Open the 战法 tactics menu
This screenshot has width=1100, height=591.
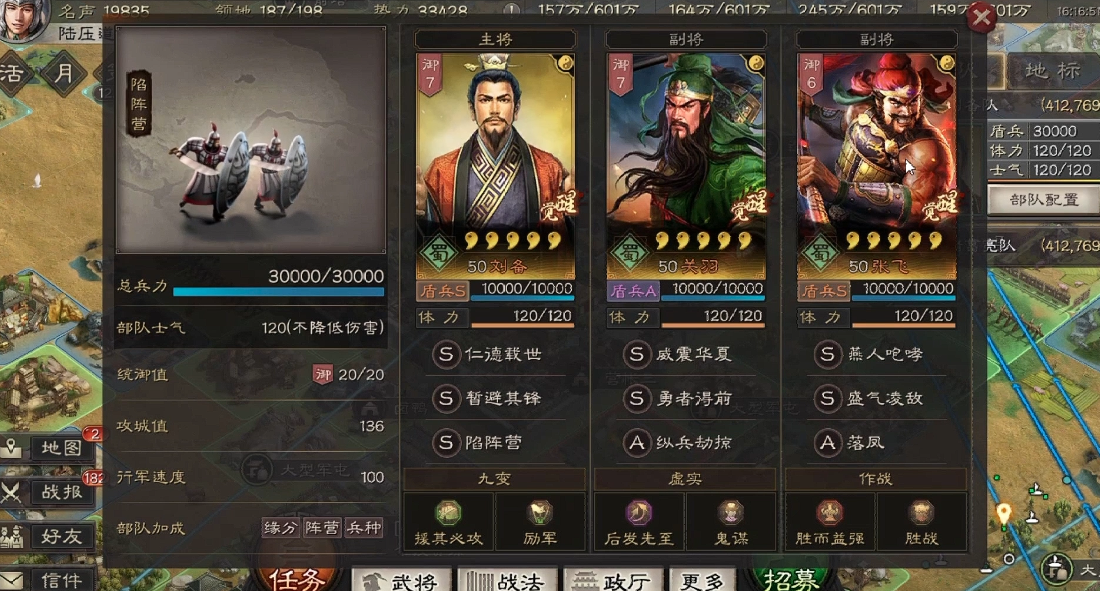pos(508,581)
